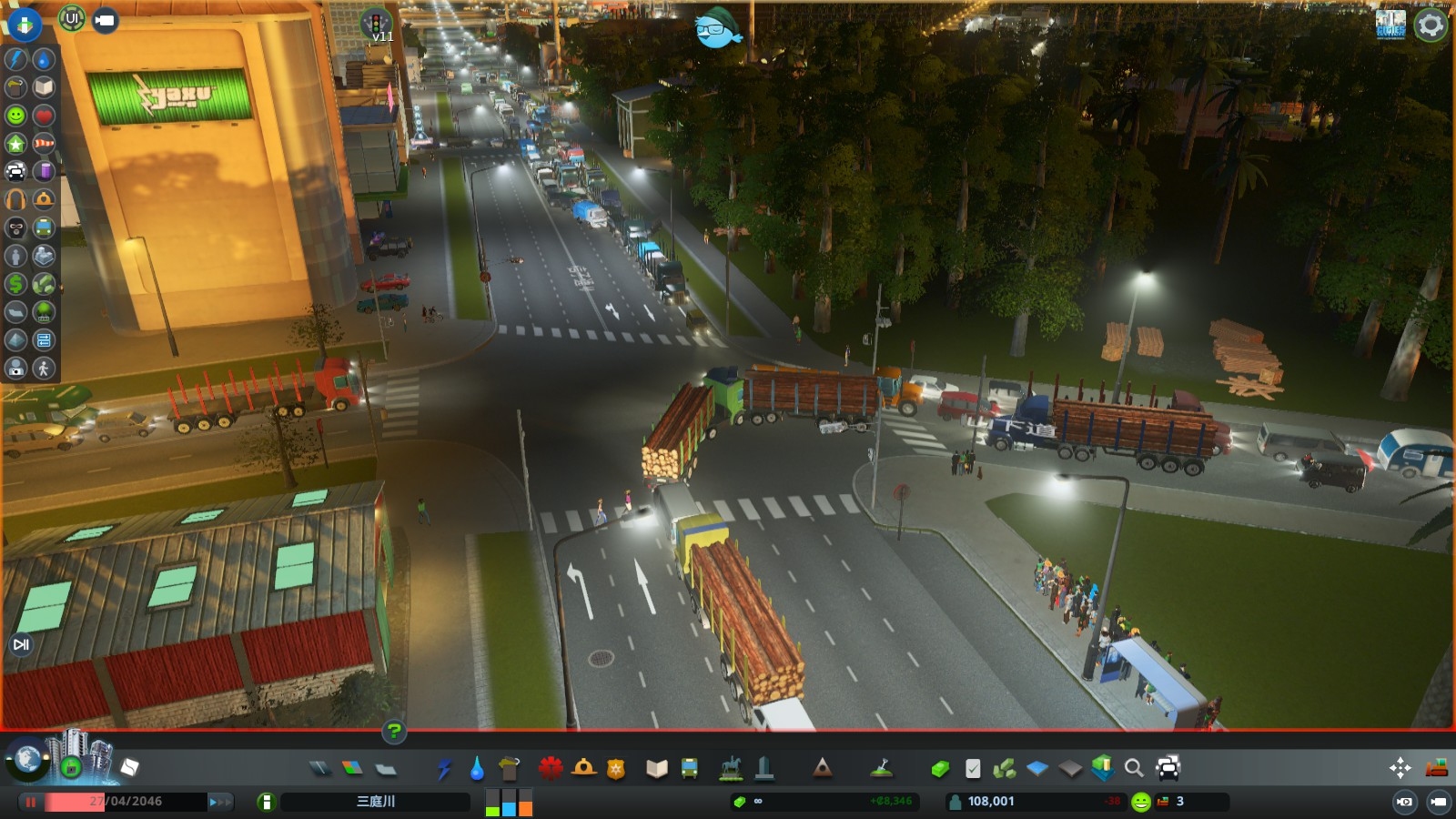Show the electricity info view
This screenshot has width=1456, height=819.
(16, 59)
